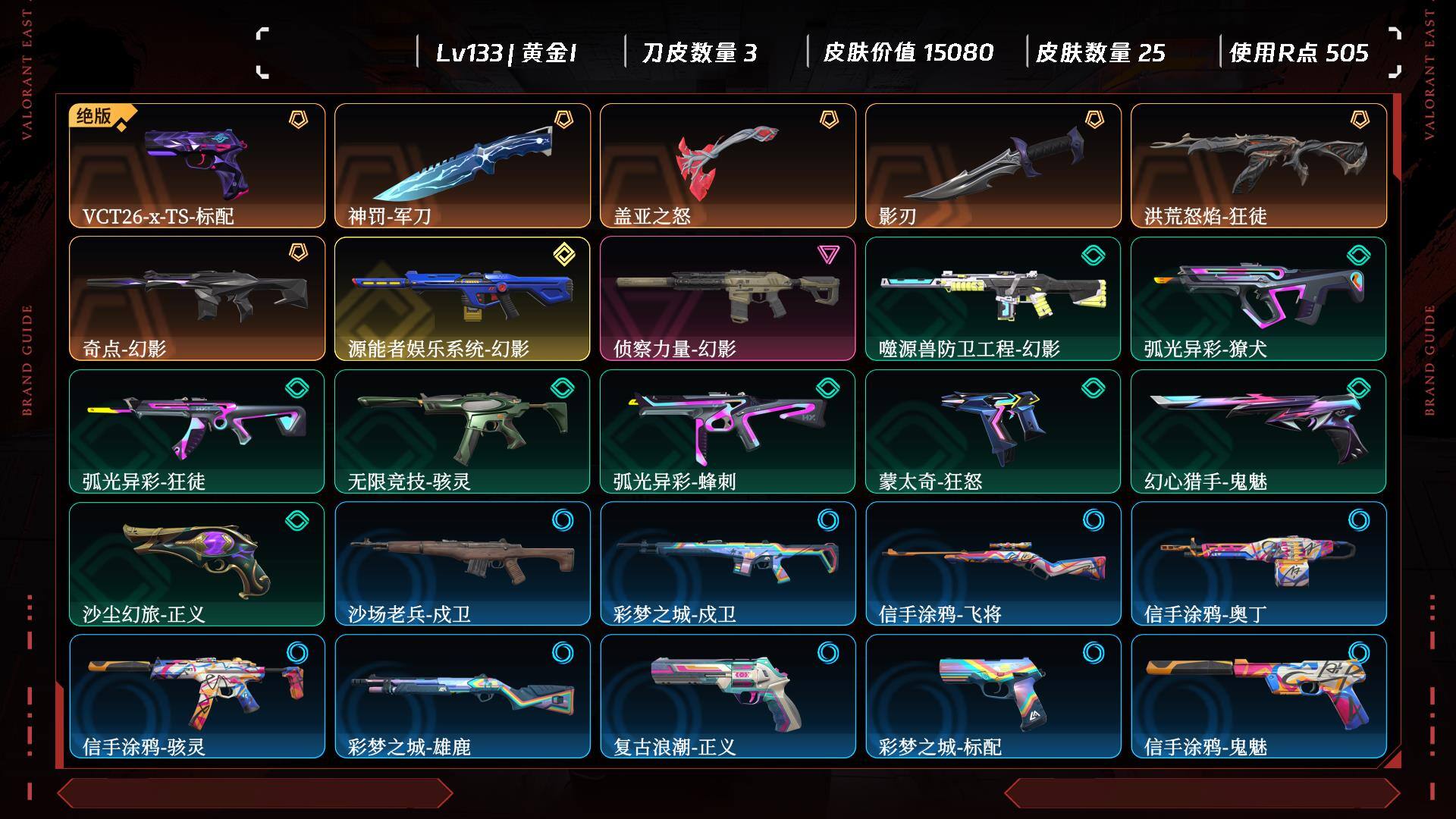Open the 盖亚之怒 skin tile
This screenshot has width=1456, height=819.
728,165
